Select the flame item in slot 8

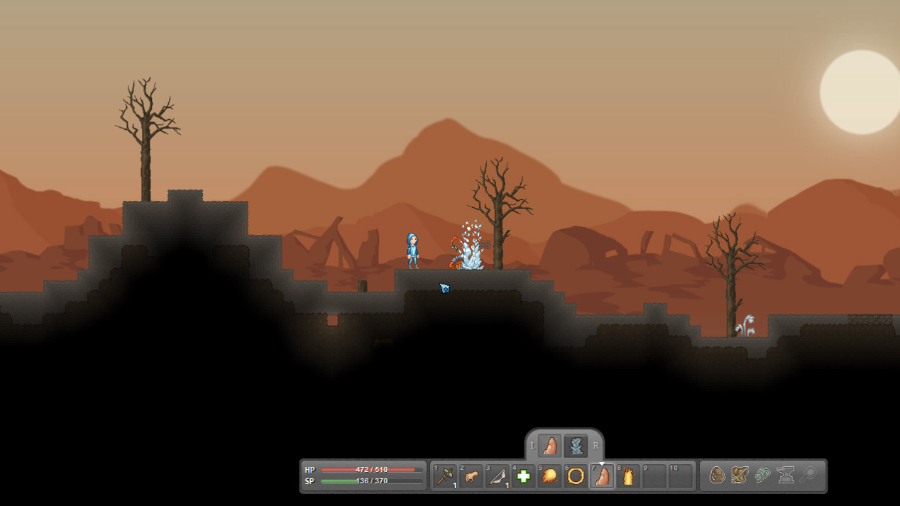[627, 476]
